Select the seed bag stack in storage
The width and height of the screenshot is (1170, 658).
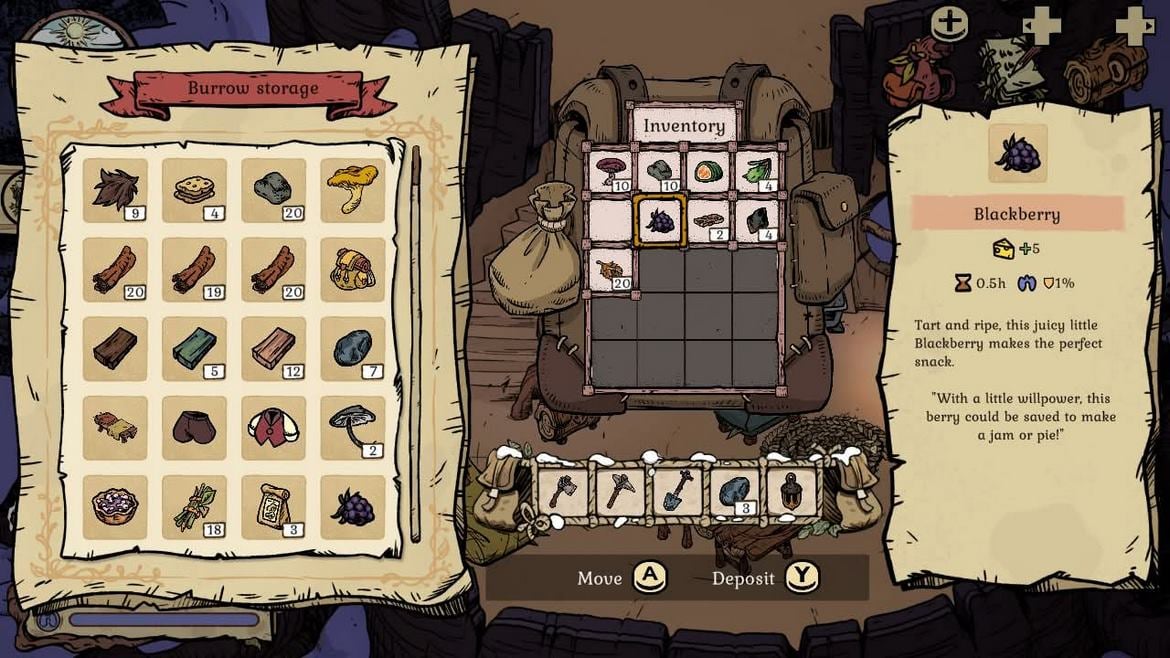click(273, 507)
